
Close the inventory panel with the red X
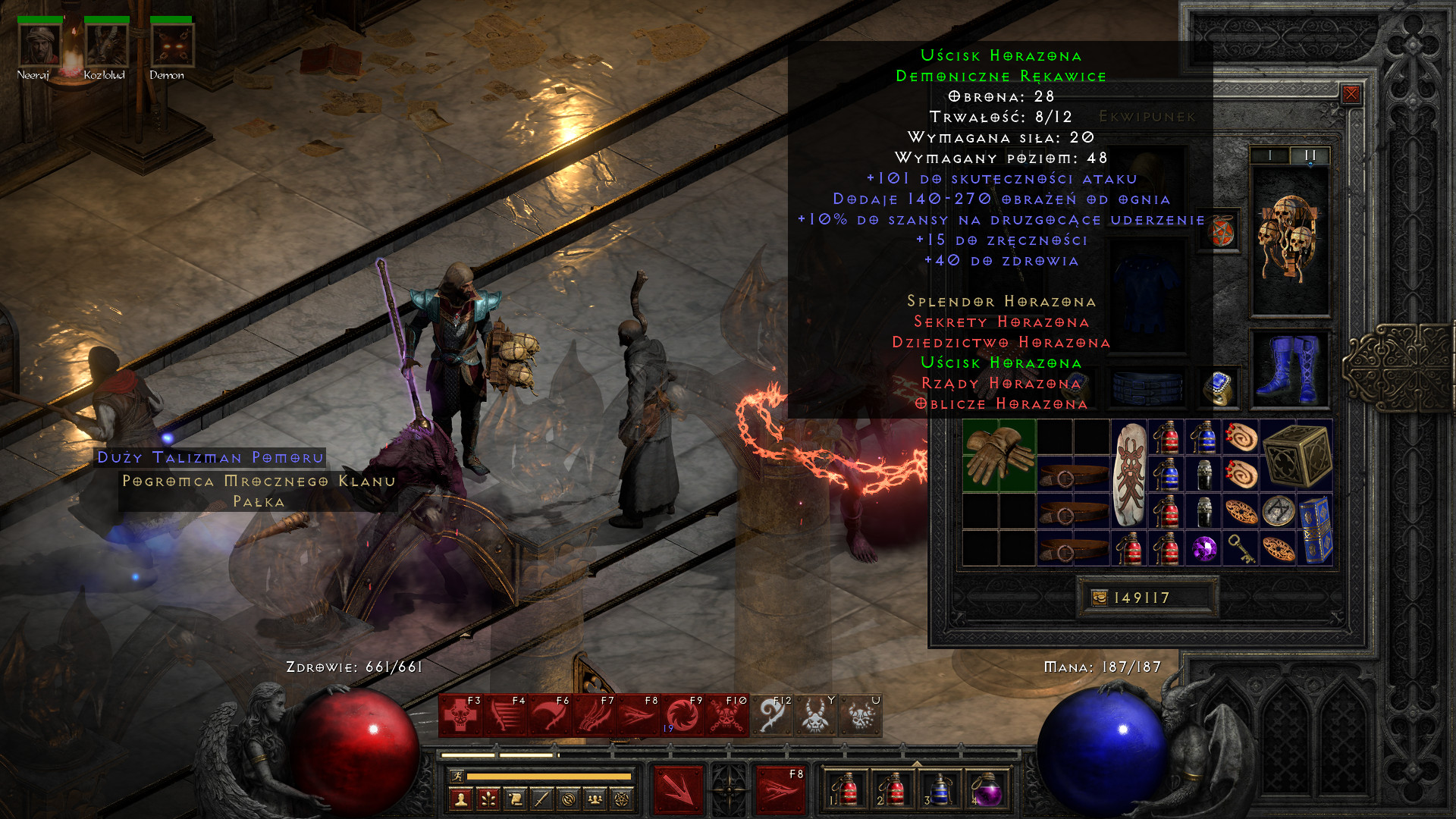pos(1351,94)
